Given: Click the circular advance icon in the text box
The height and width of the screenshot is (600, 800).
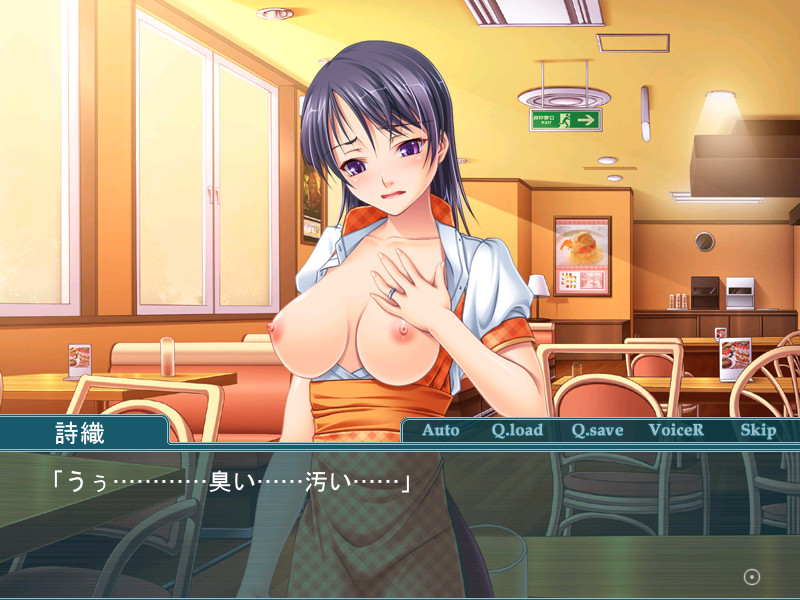Looking at the screenshot, I should (752, 577).
